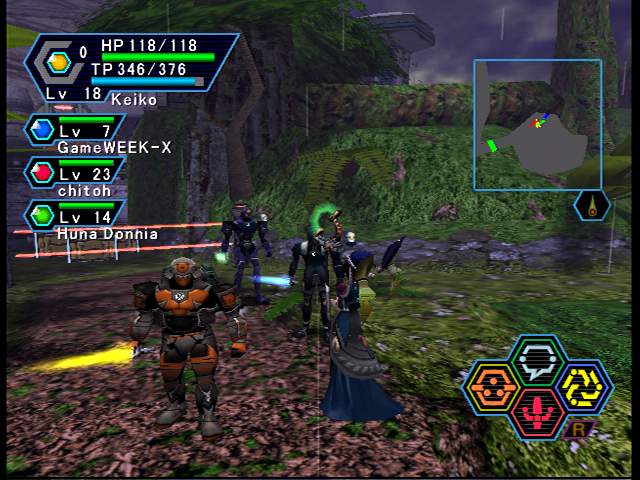Trigger the red action icon in the palette
The height and width of the screenshot is (480, 640).
point(538,413)
